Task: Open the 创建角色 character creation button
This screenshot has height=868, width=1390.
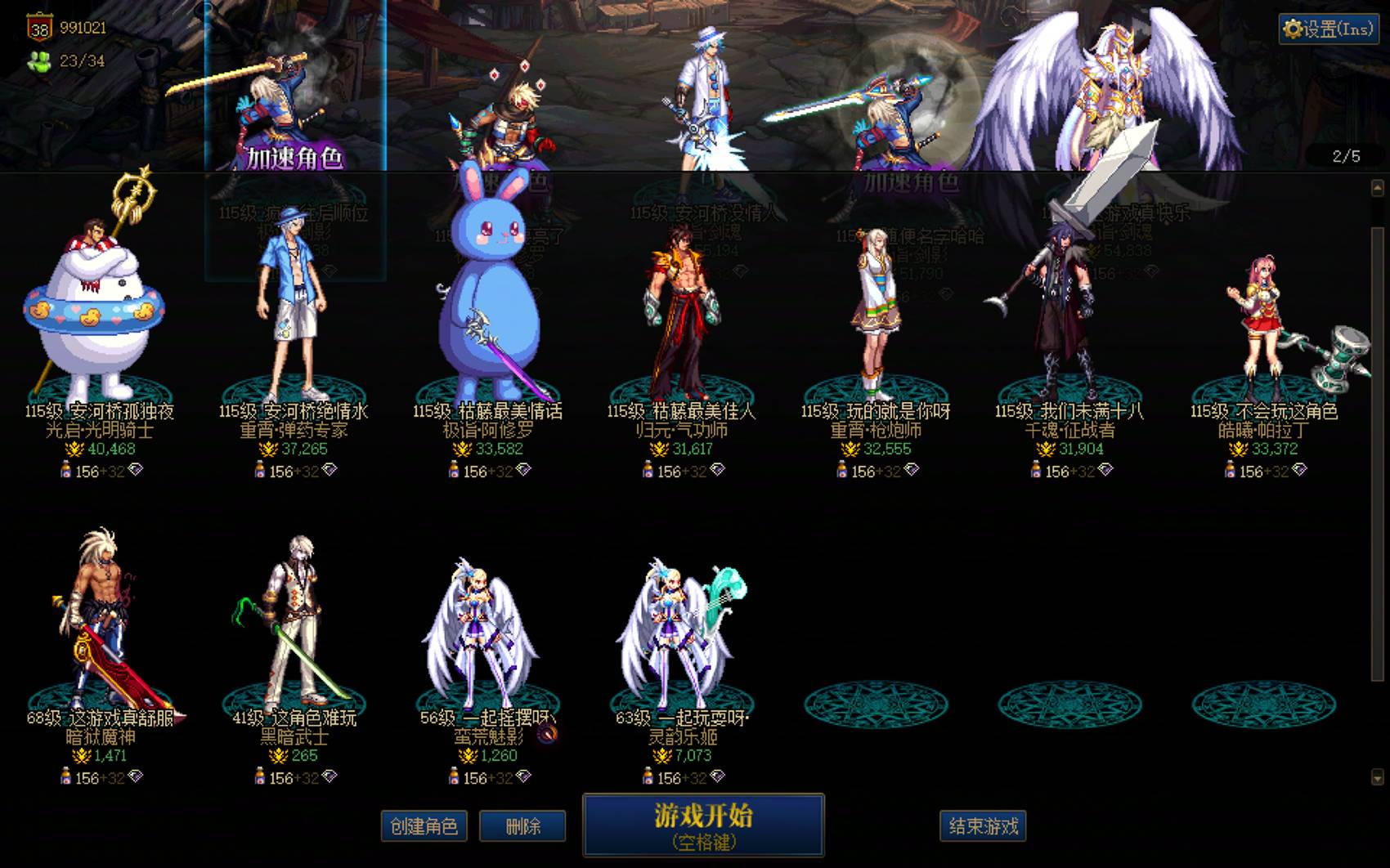Action: 424,826
